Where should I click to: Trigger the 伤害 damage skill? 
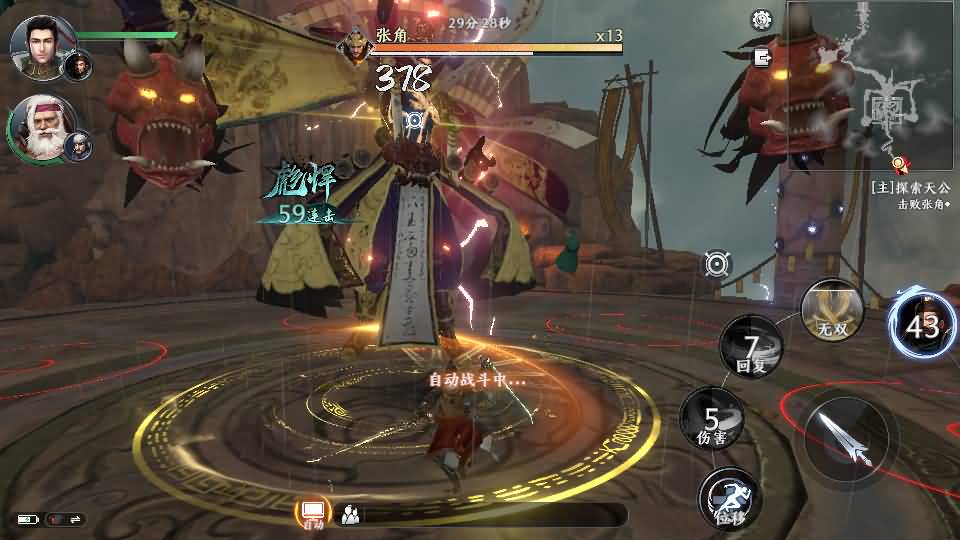712,420
